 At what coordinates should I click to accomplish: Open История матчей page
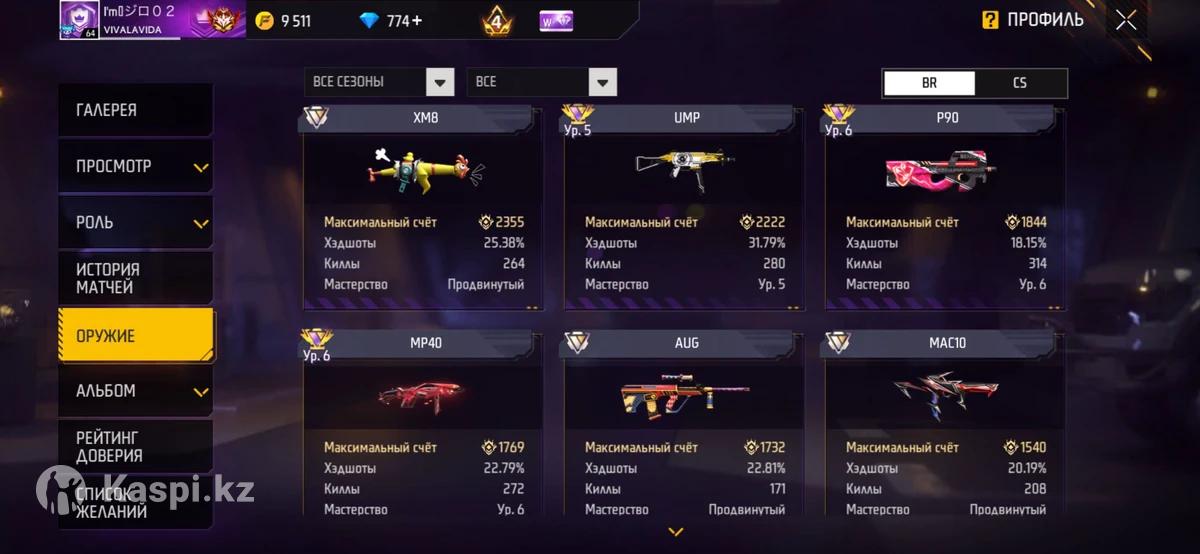point(135,278)
